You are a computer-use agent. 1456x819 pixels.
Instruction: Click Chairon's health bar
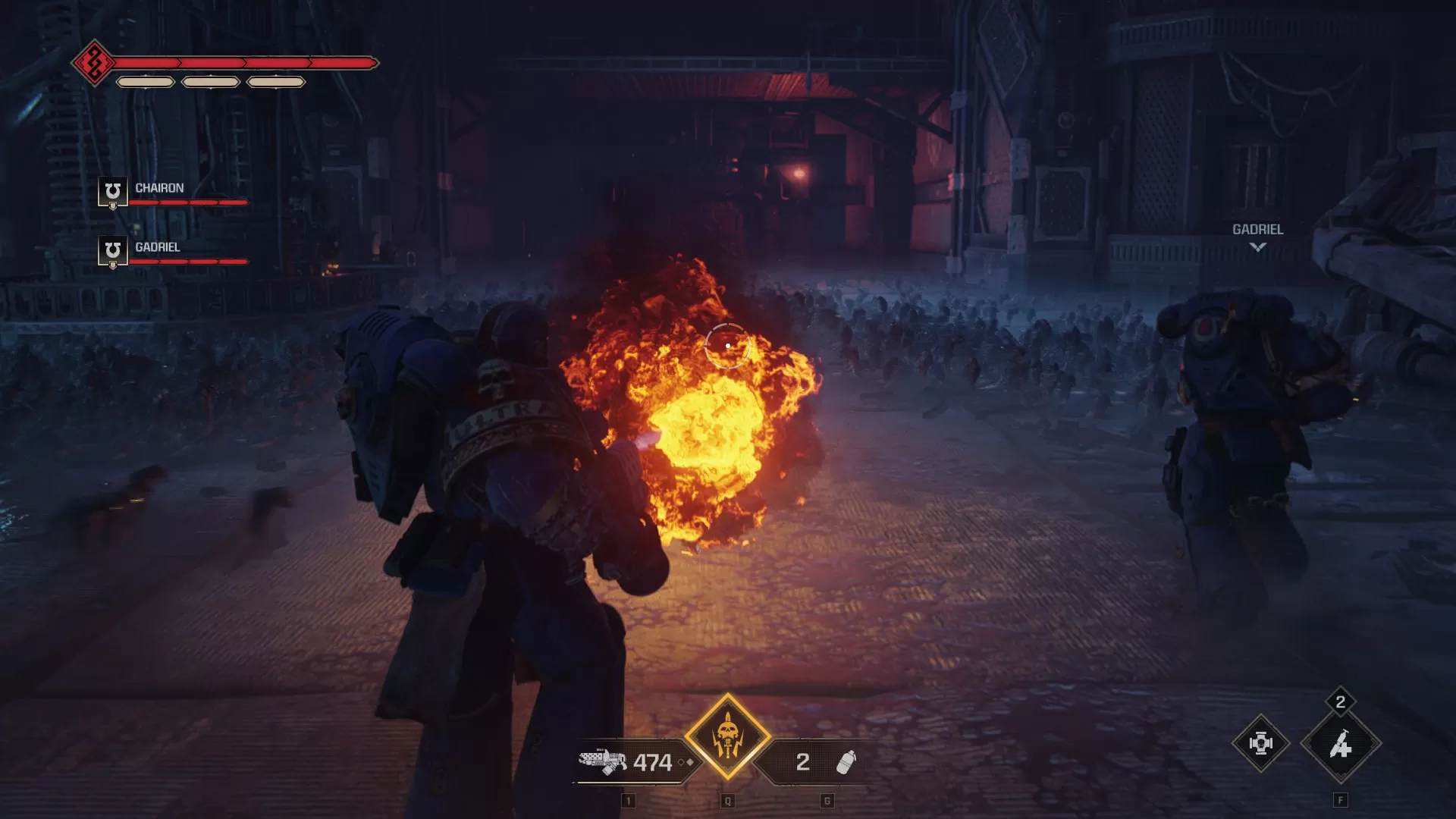[190, 204]
